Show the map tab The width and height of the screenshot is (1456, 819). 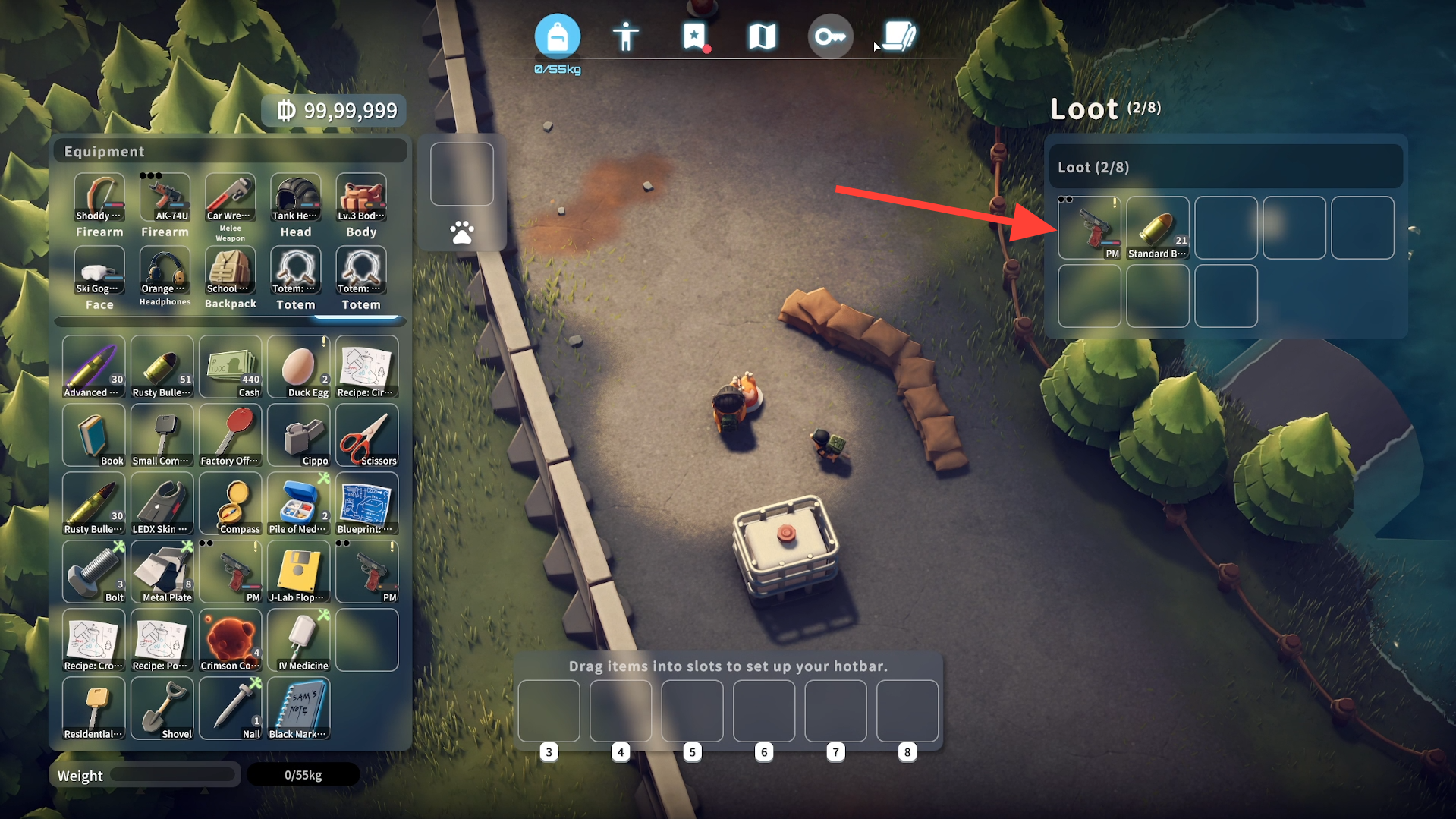click(762, 36)
